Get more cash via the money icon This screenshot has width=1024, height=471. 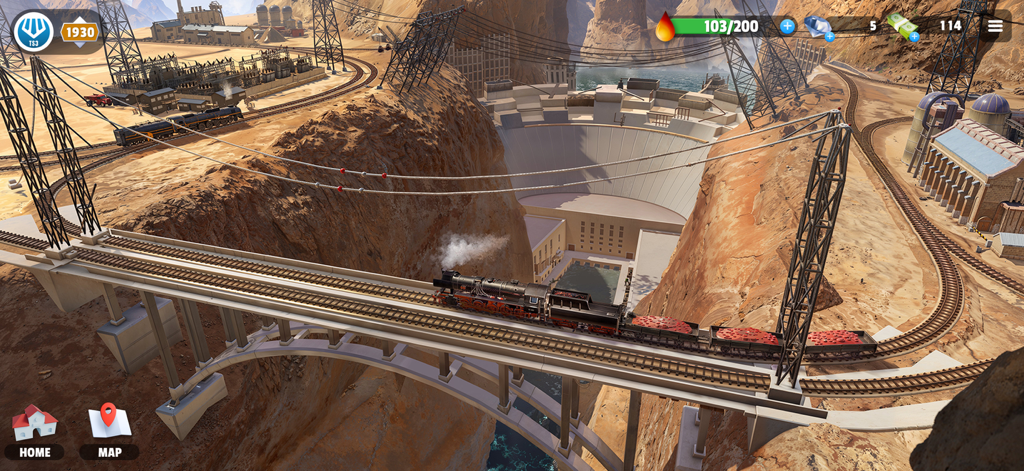click(x=903, y=27)
